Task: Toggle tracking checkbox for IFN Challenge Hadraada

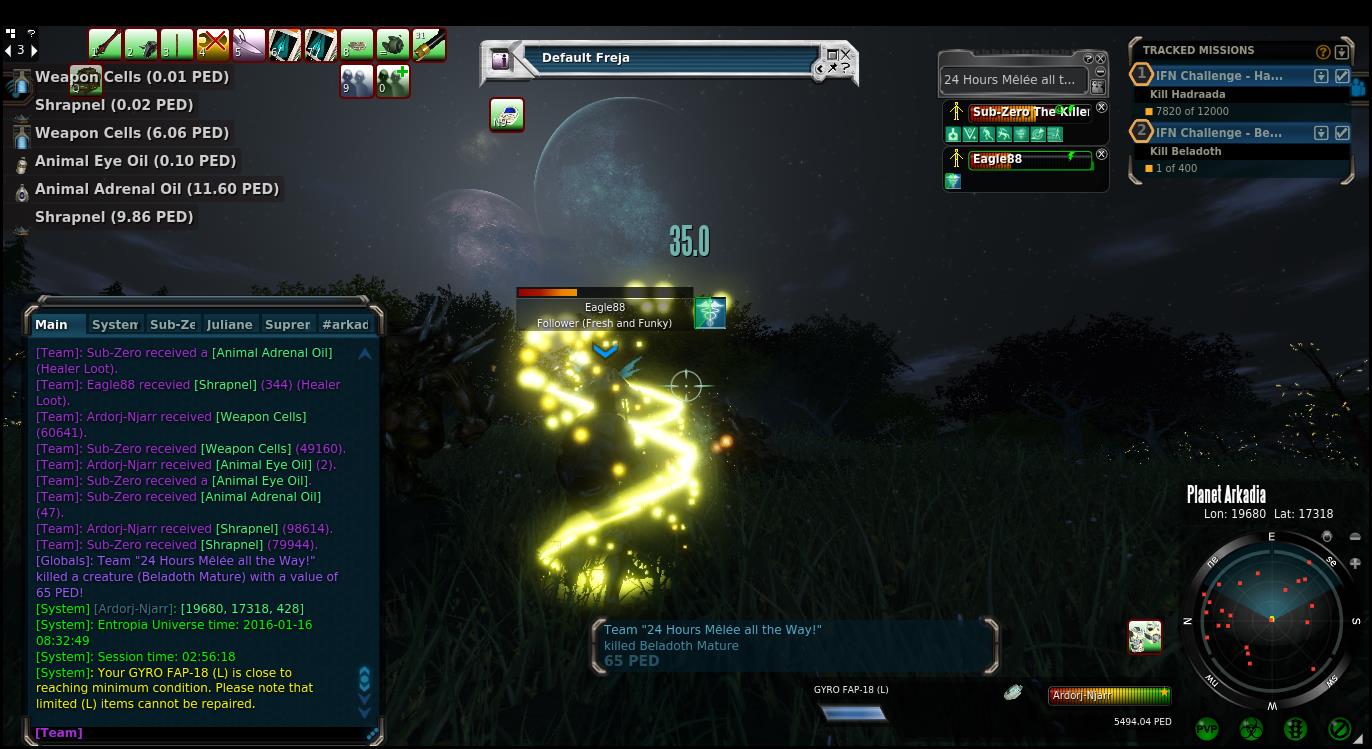Action: tap(1342, 76)
